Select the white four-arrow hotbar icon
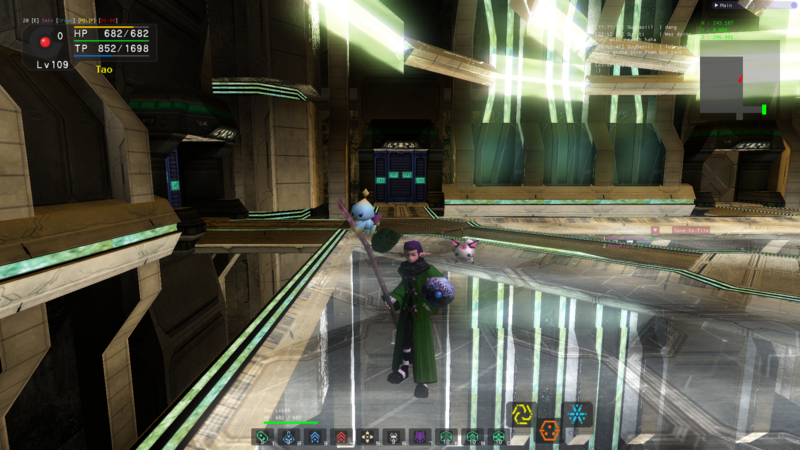Viewport: 800px width, 450px height. (367, 437)
